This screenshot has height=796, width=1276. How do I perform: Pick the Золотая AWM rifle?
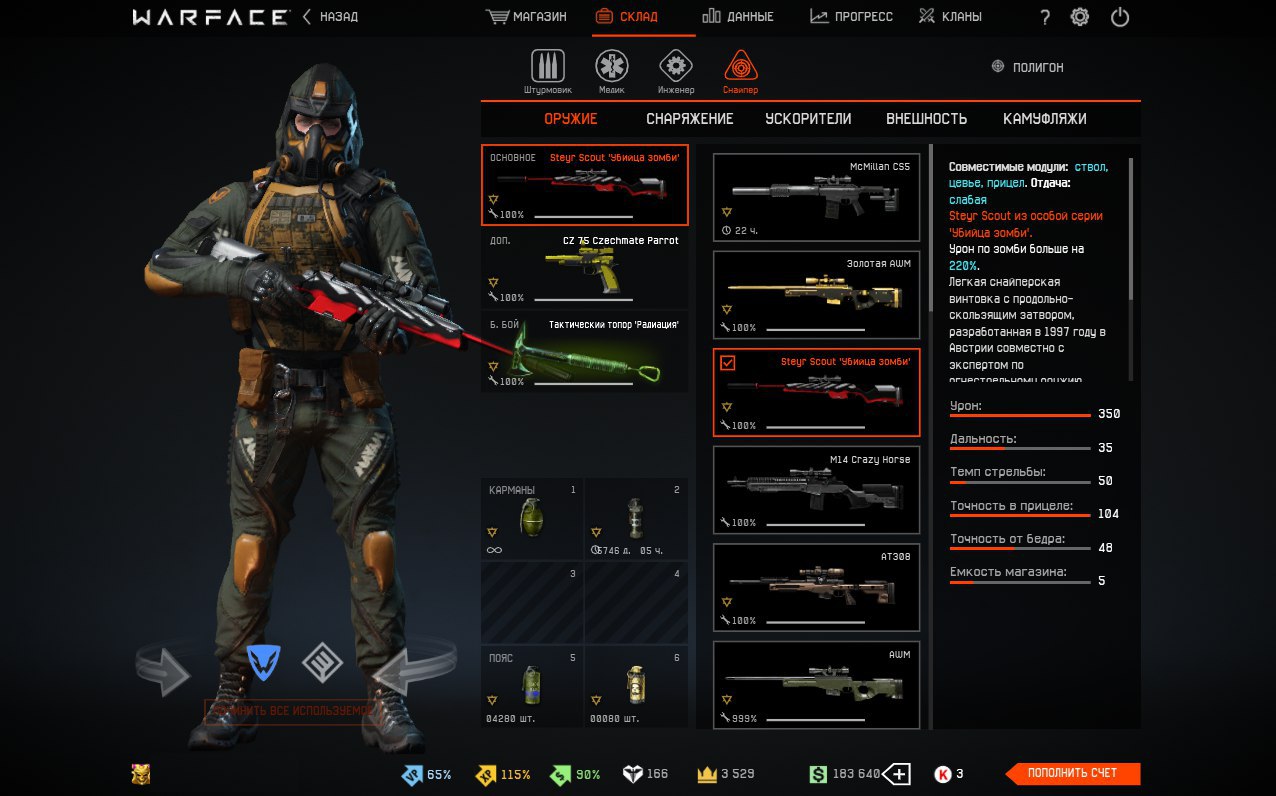pyautogui.click(x=816, y=294)
